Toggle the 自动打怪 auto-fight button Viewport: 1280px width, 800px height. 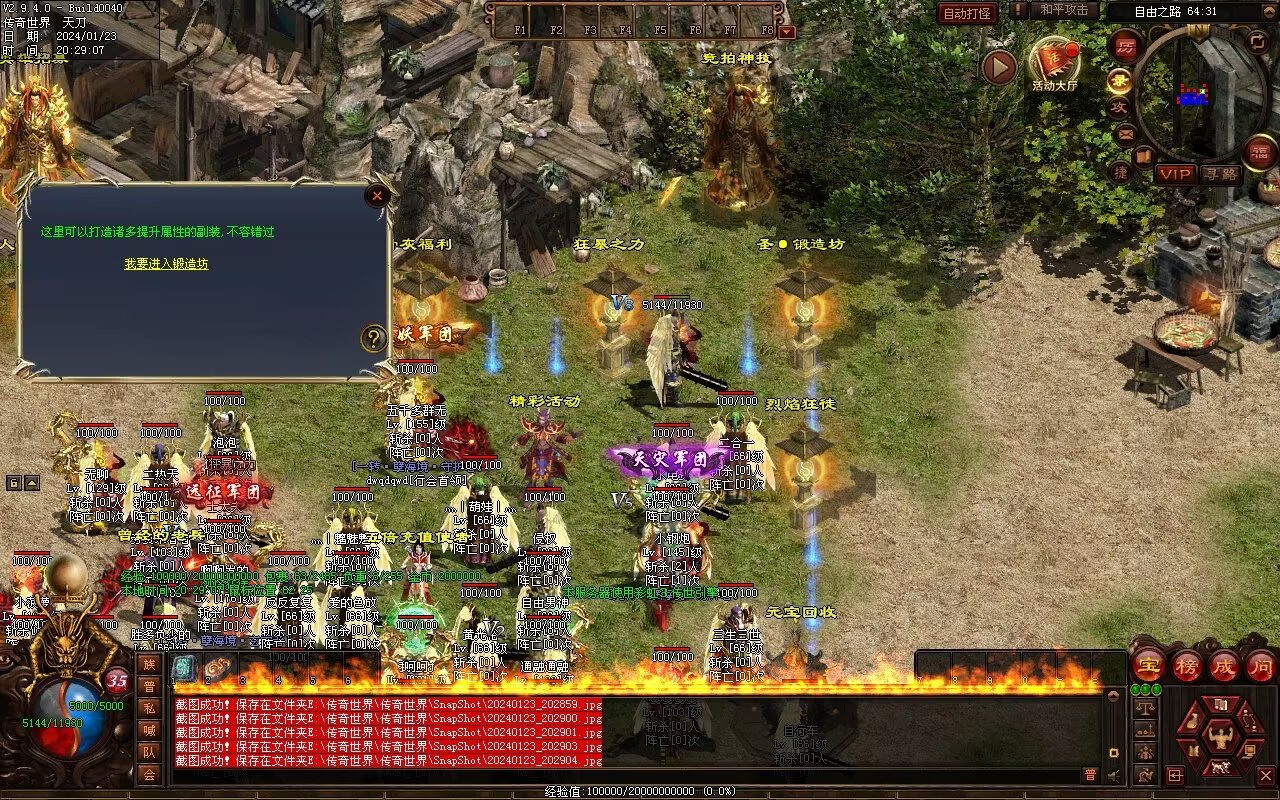point(967,13)
